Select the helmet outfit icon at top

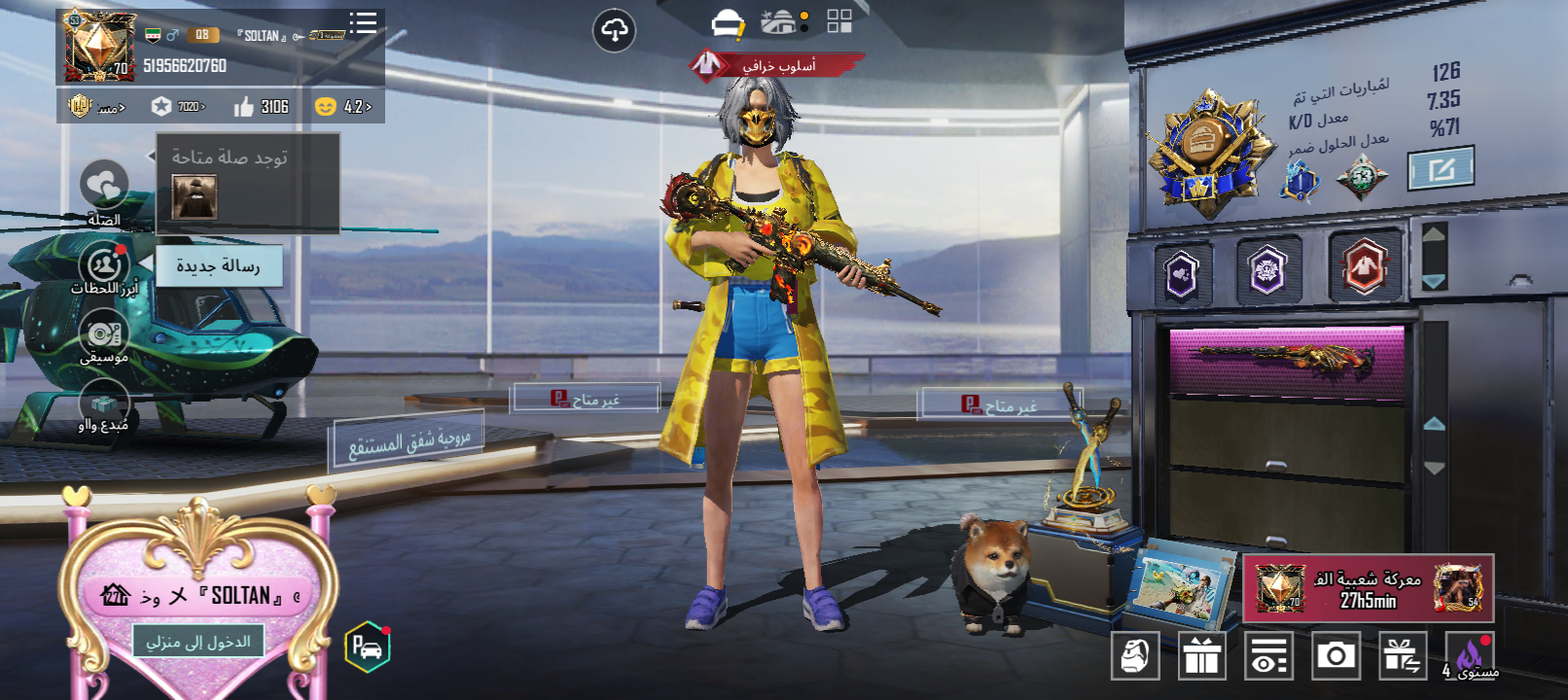(727, 23)
